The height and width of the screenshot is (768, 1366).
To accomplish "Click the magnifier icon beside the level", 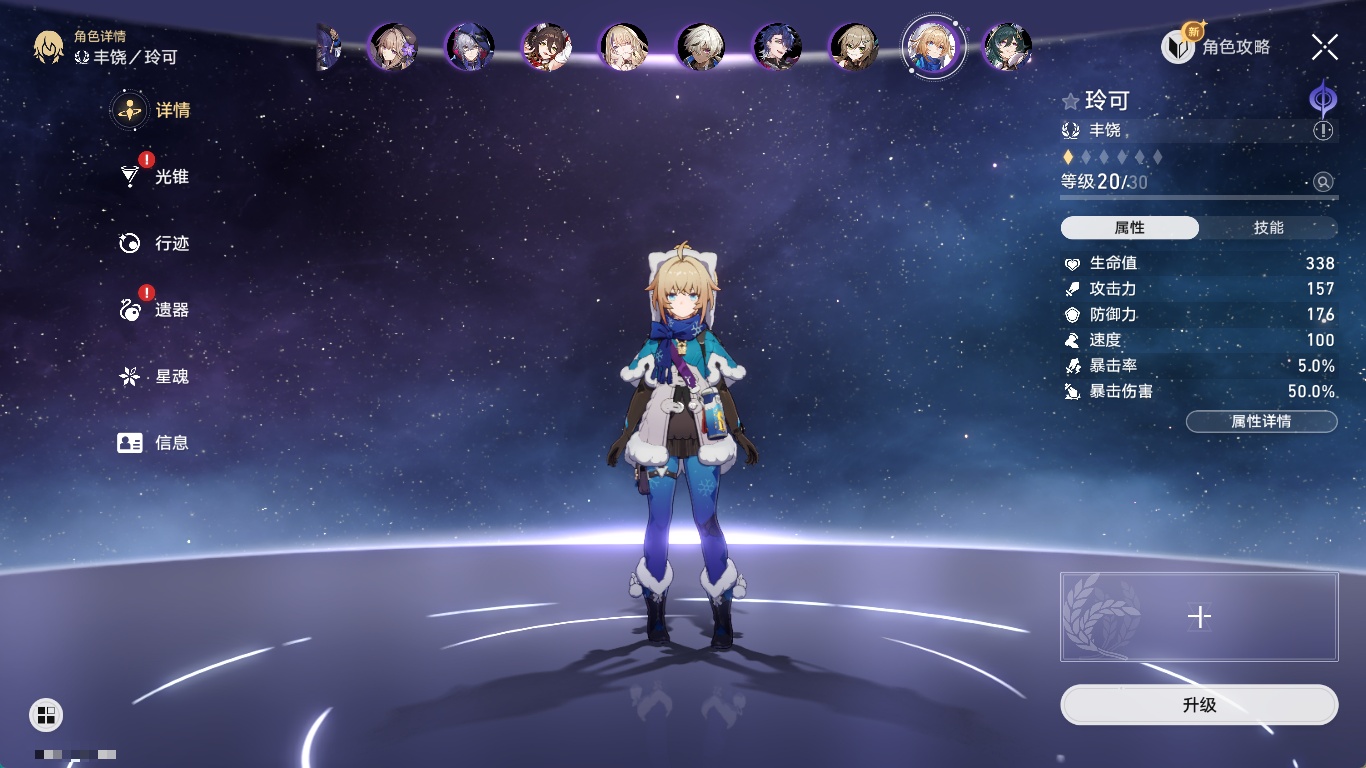I will click(1323, 182).
